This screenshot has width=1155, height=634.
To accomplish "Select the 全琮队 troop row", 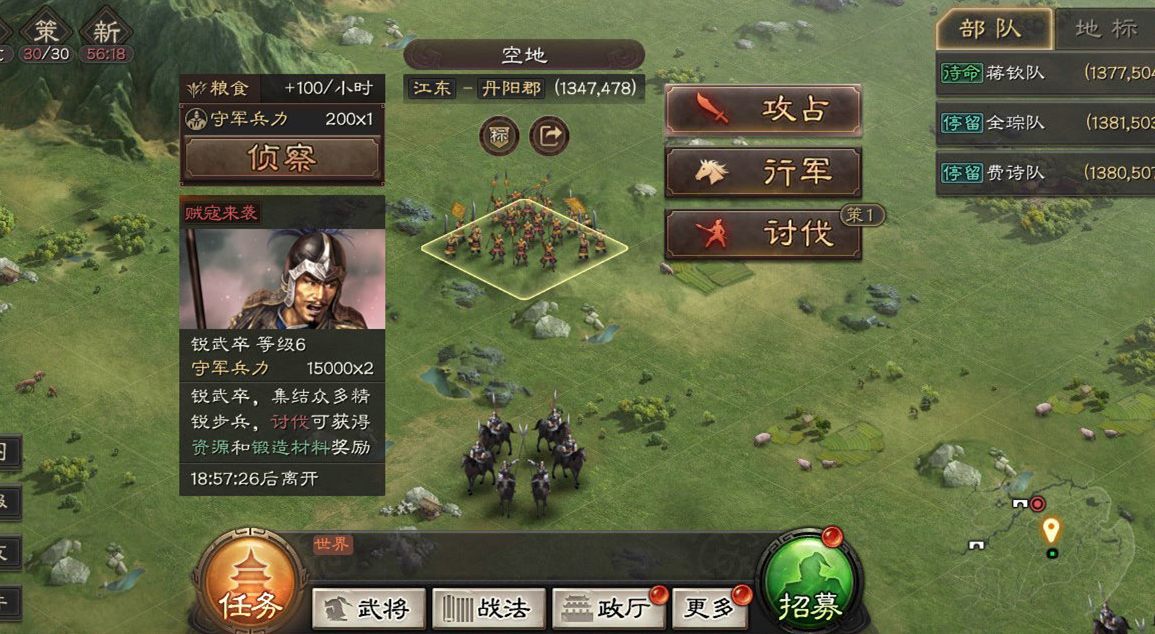I will point(1045,123).
